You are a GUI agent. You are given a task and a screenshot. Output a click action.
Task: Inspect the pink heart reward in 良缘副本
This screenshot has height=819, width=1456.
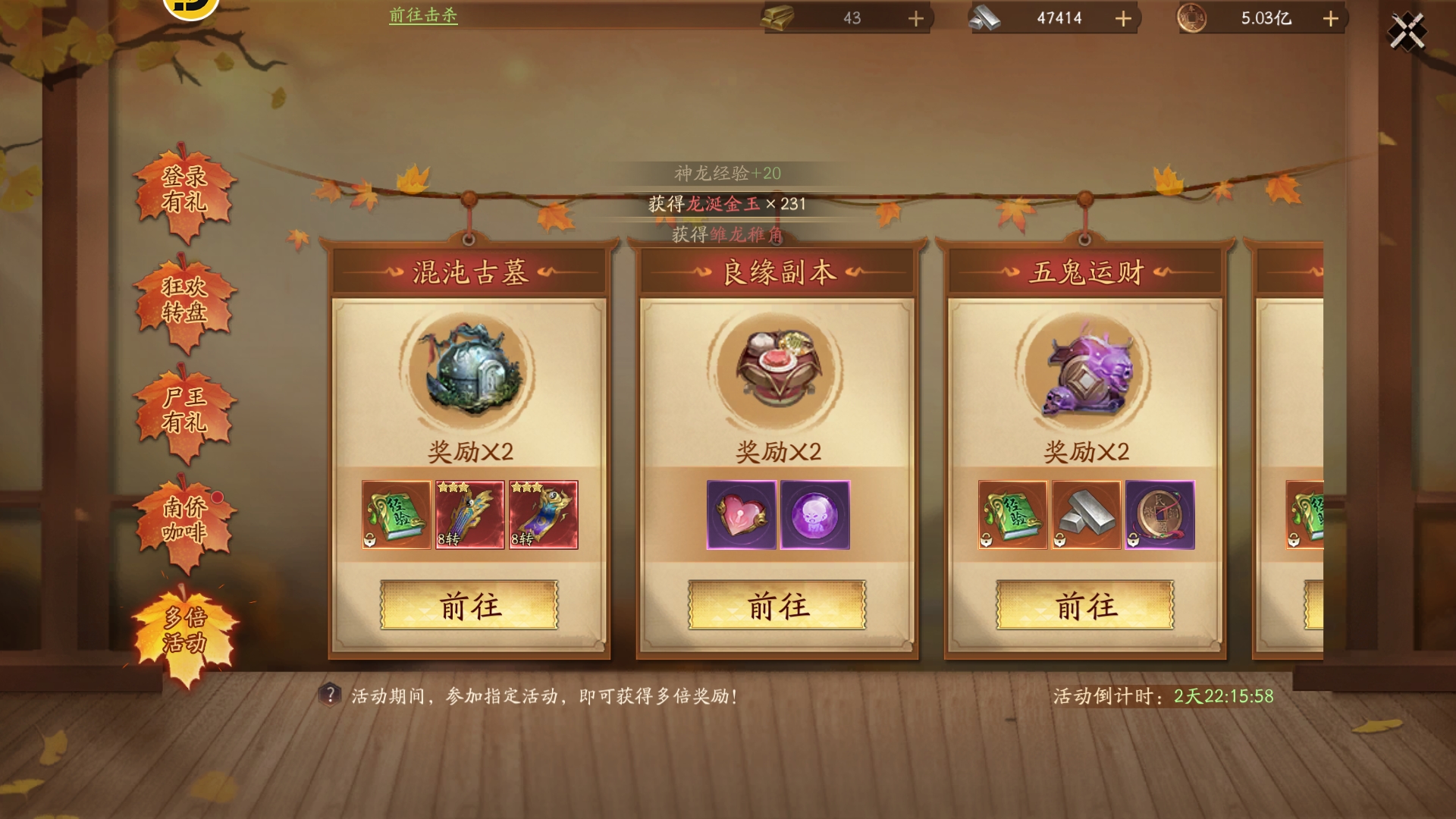pos(741,515)
